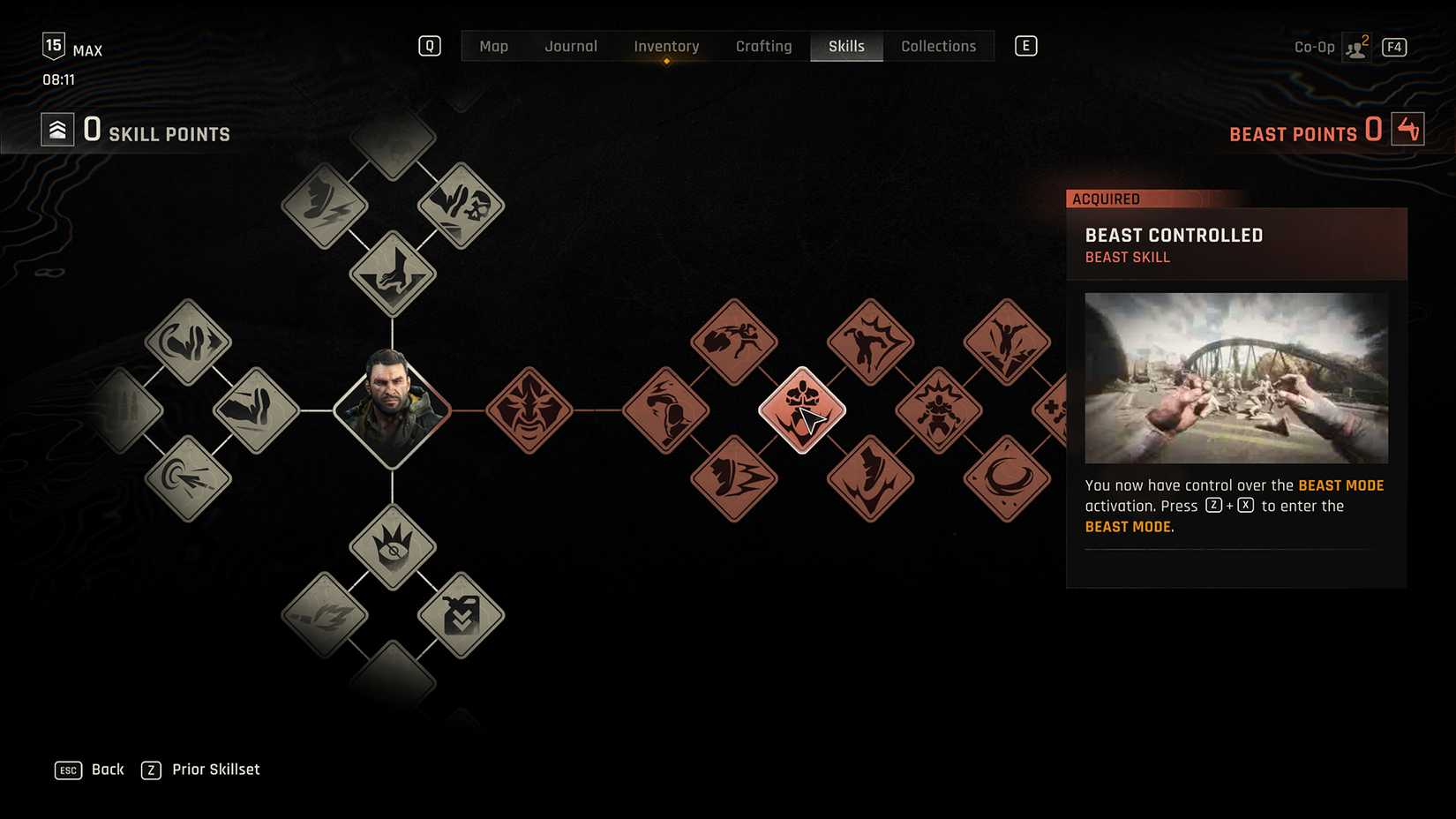The image size is (1456, 819).
Task: Switch to the Inventory tab
Action: [x=666, y=46]
